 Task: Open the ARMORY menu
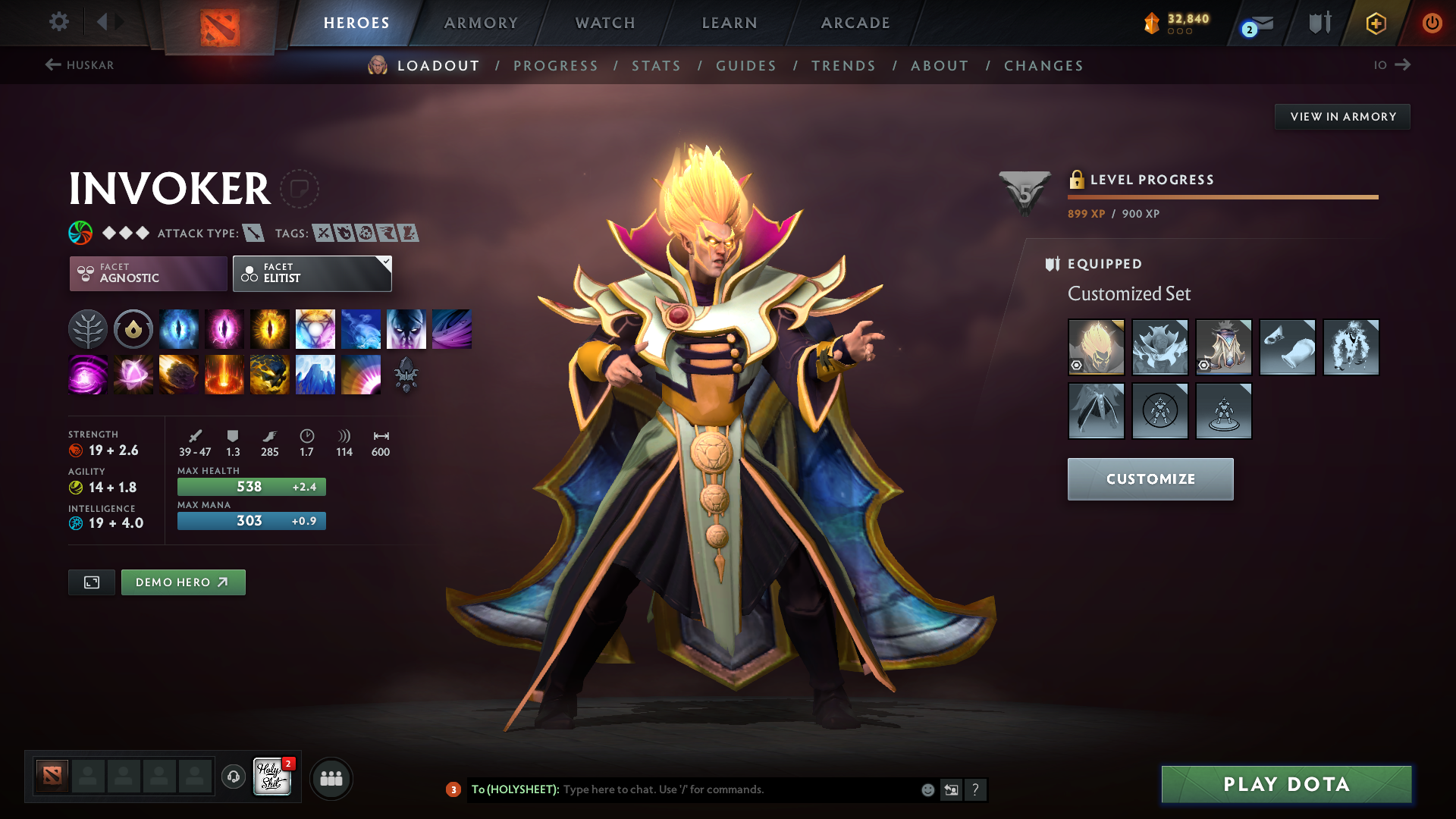pos(481,23)
